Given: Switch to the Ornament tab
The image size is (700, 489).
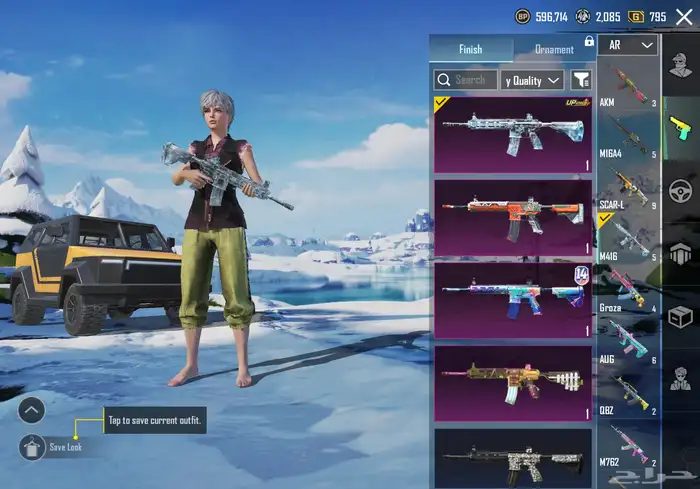Looking at the screenshot, I should [x=553, y=49].
